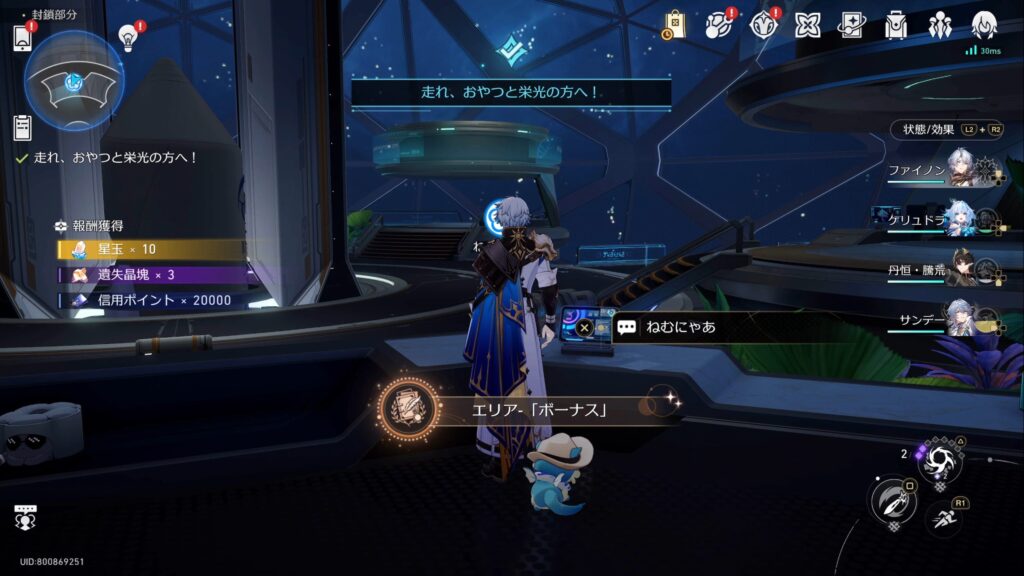Switch to party member ファイノン
Viewport: 1024px width, 576px height.
961,170
